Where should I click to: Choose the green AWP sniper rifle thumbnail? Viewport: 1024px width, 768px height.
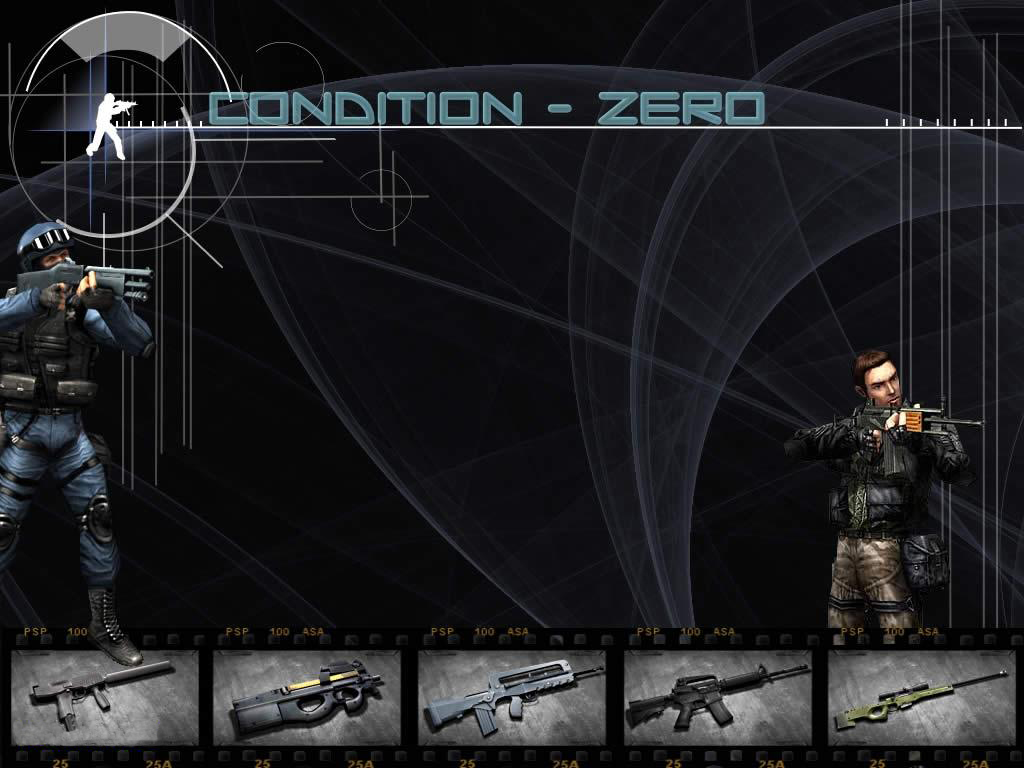coord(921,697)
